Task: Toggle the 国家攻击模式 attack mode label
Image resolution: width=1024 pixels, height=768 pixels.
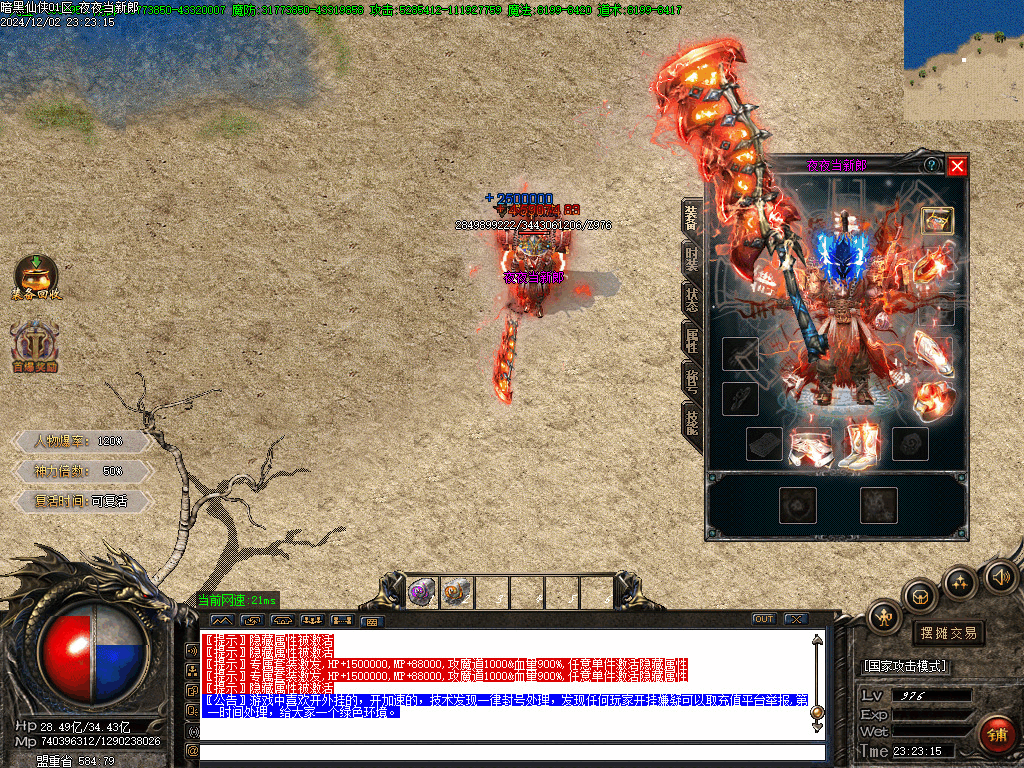Action: tap(906, 666)
